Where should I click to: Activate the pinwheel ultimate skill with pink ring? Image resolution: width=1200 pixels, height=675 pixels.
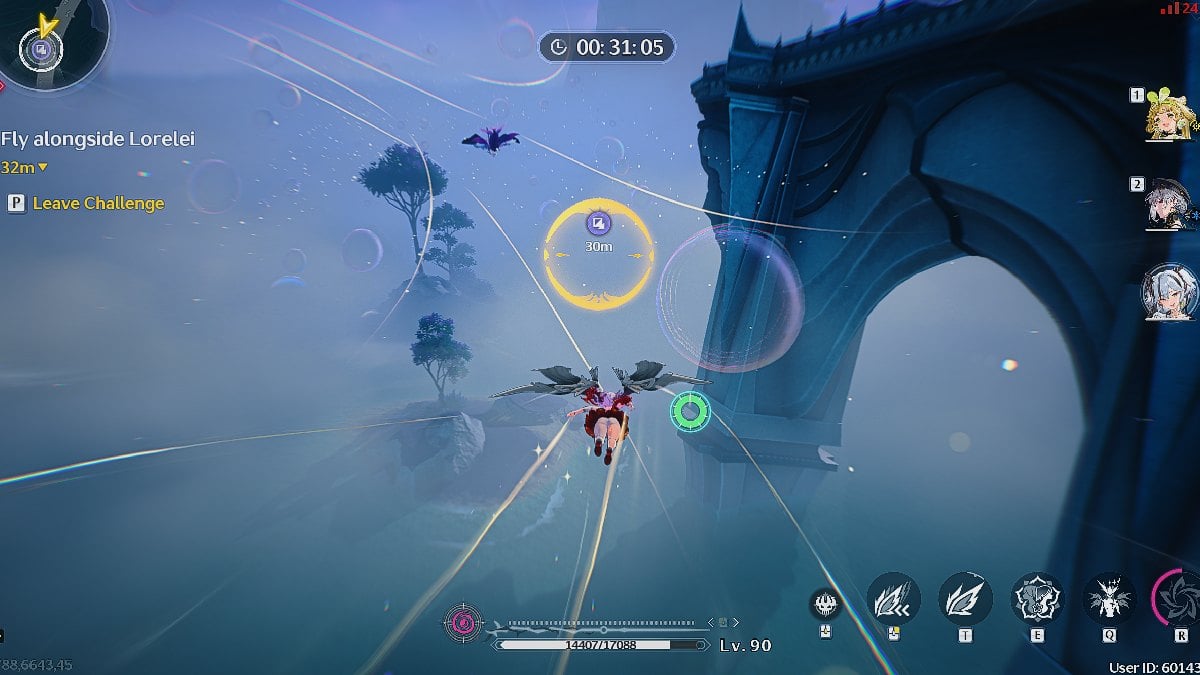coord(1180,598)
